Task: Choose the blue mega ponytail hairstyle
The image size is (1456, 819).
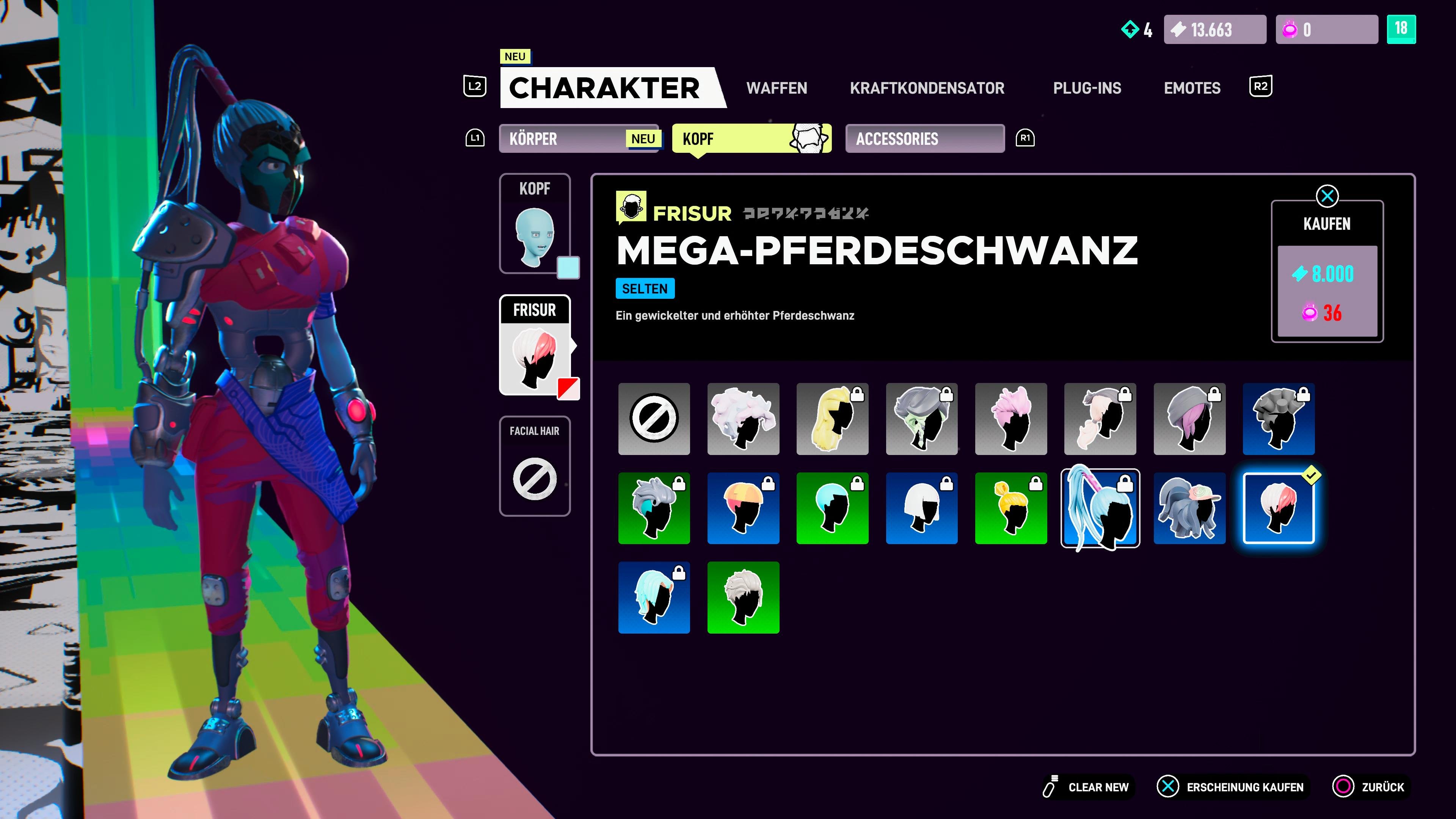Action: click(1099, 508)
